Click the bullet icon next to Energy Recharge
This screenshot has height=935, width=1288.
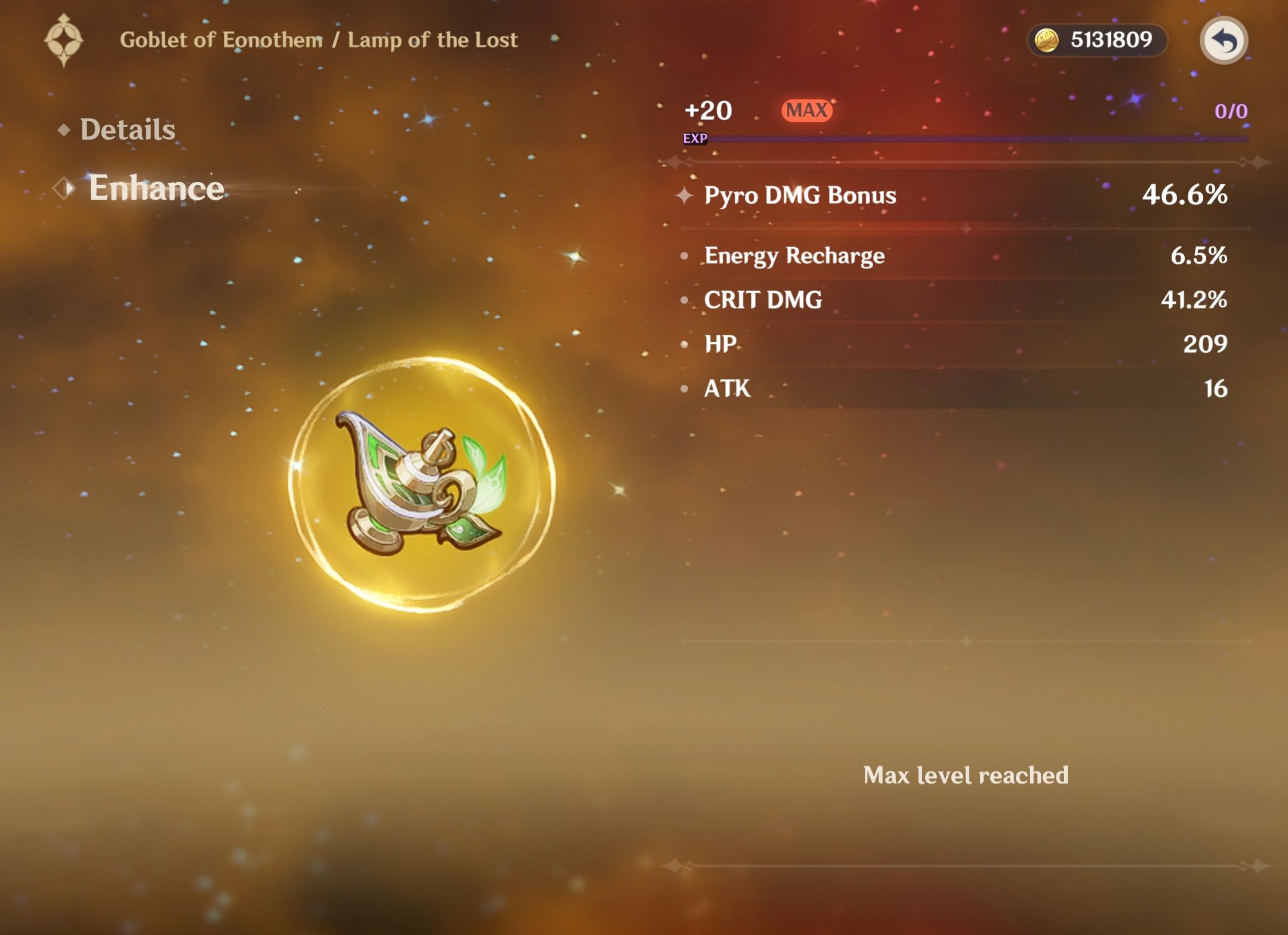(x=685, y=255)
